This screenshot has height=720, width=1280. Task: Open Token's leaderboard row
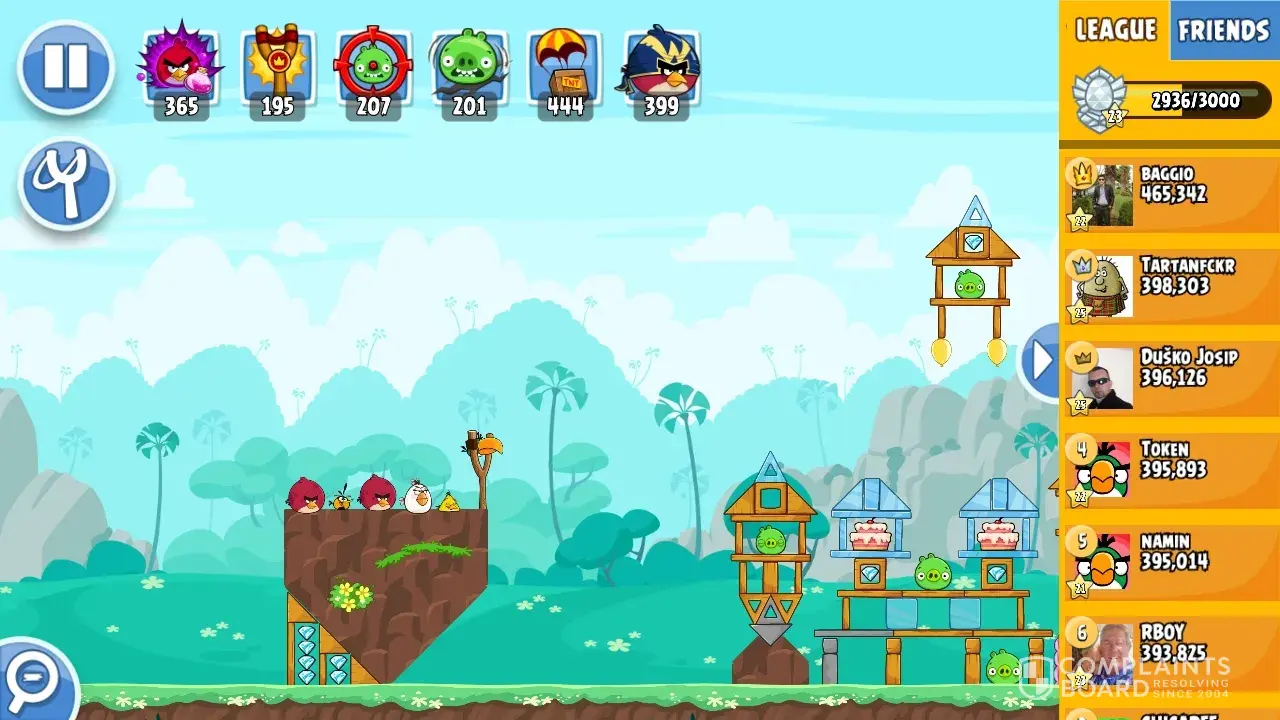[1170, 469]
